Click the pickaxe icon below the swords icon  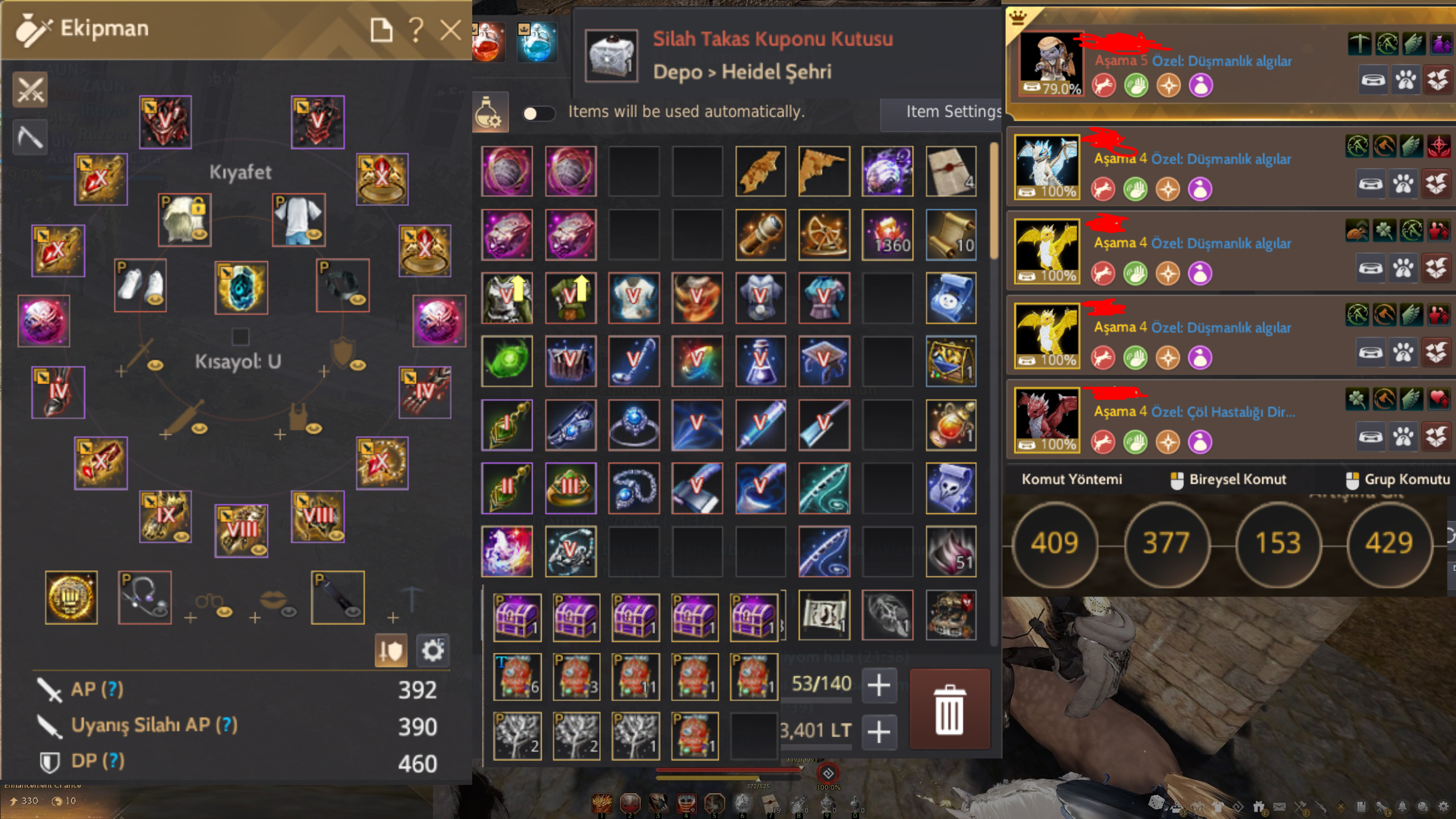[29, 137]
